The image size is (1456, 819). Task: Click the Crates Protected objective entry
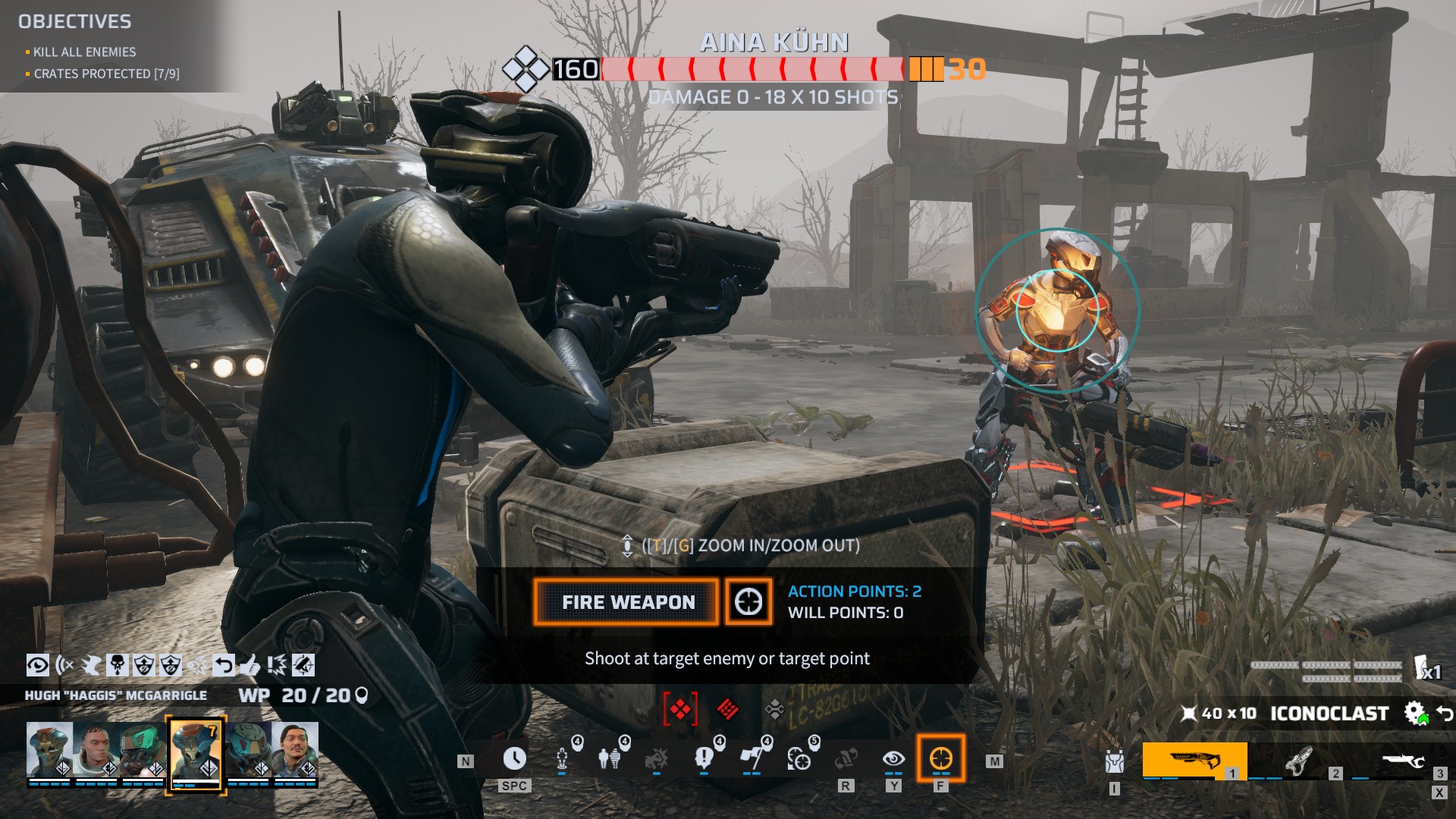click(106, 74)
